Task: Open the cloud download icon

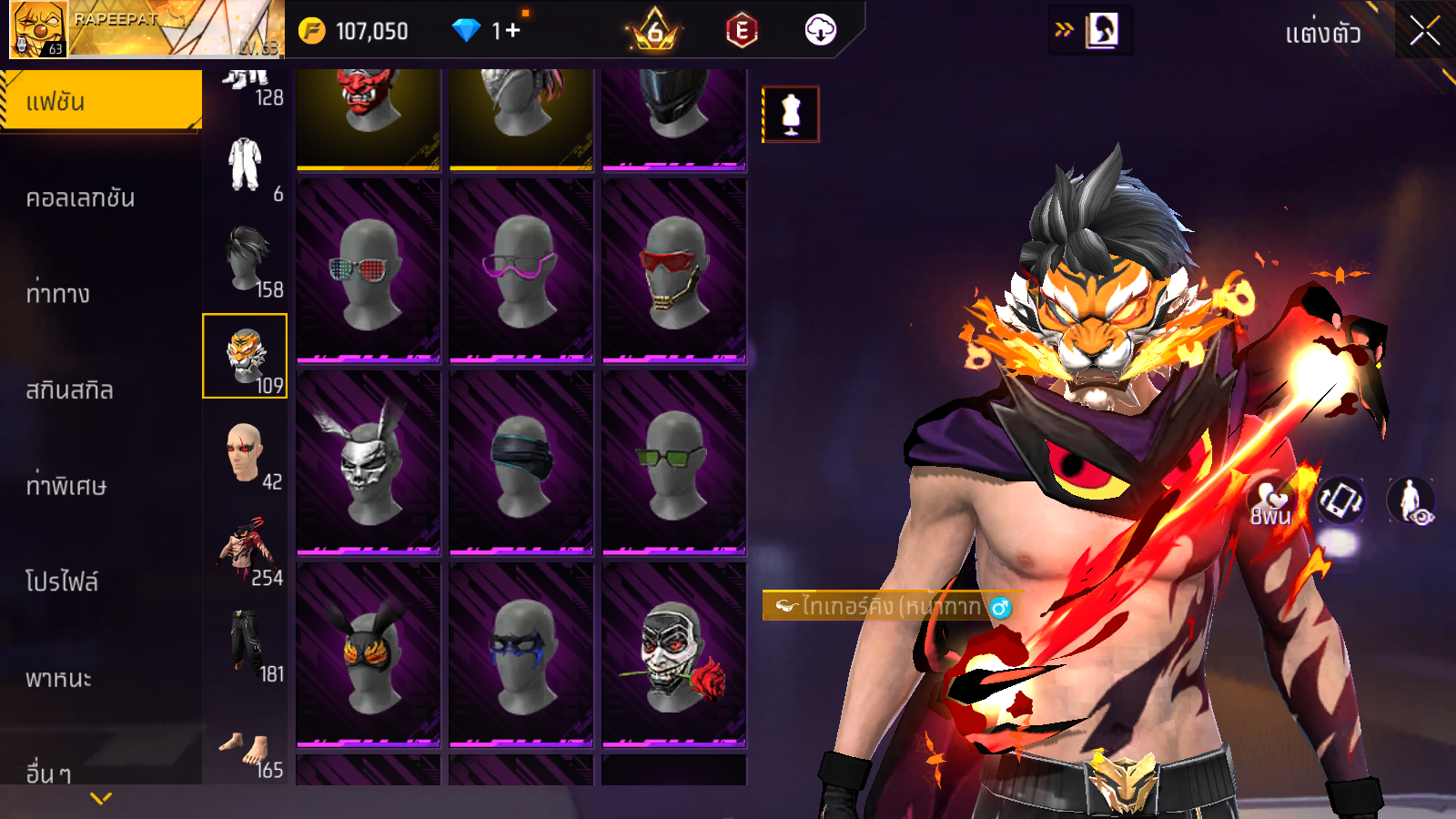Action: [x=820, y=30]
